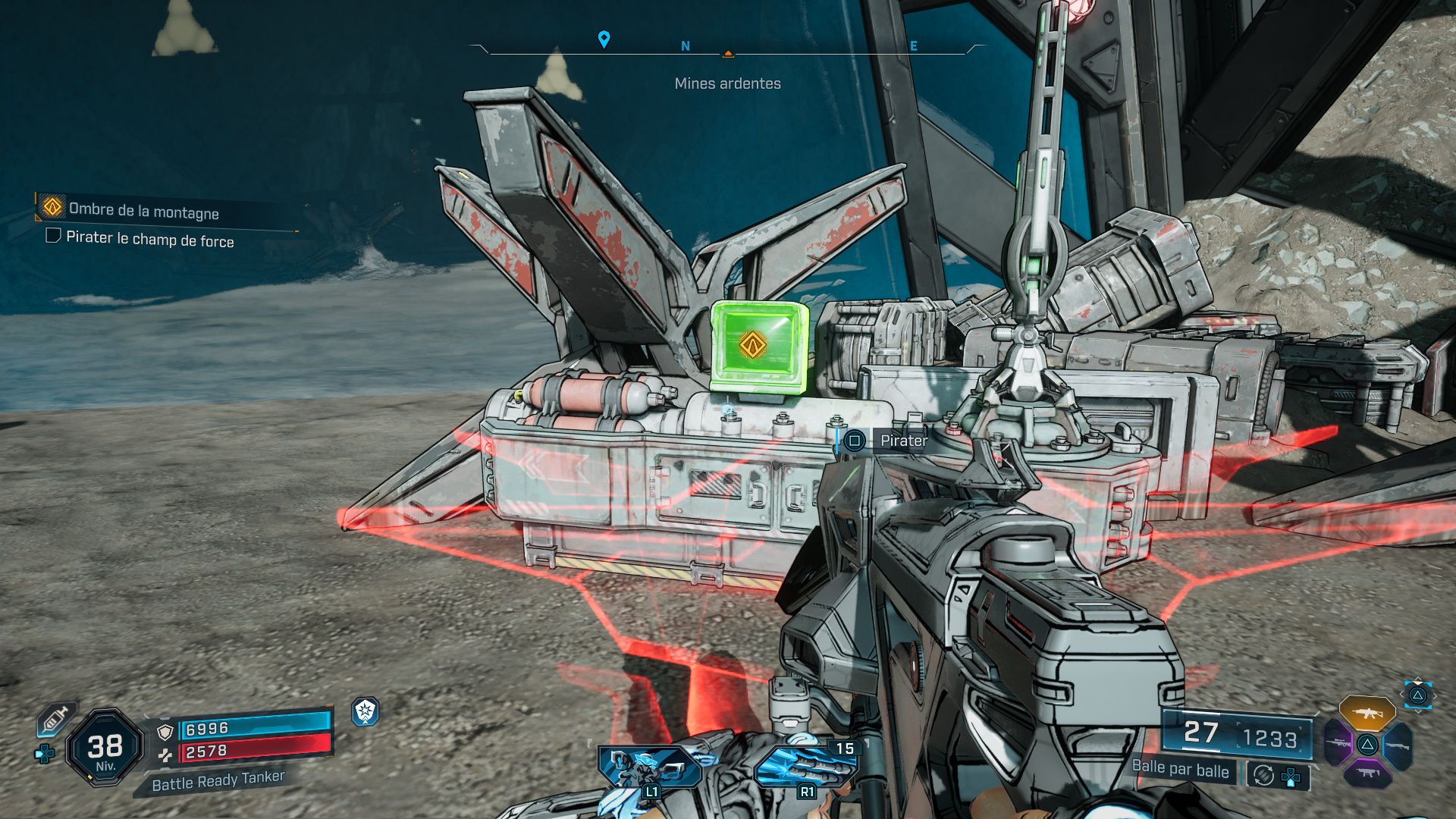The image size is (1456, 819).
Task: Open the Ombre de la montagne quest tracker
Action: [x=143, y=210]
